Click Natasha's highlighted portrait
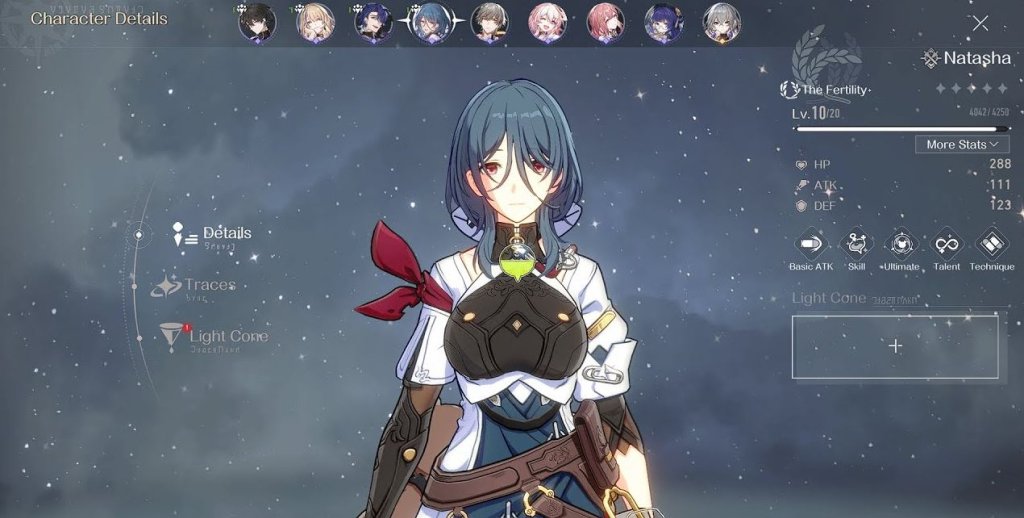Screen dimensions: 1024x518 431,23
